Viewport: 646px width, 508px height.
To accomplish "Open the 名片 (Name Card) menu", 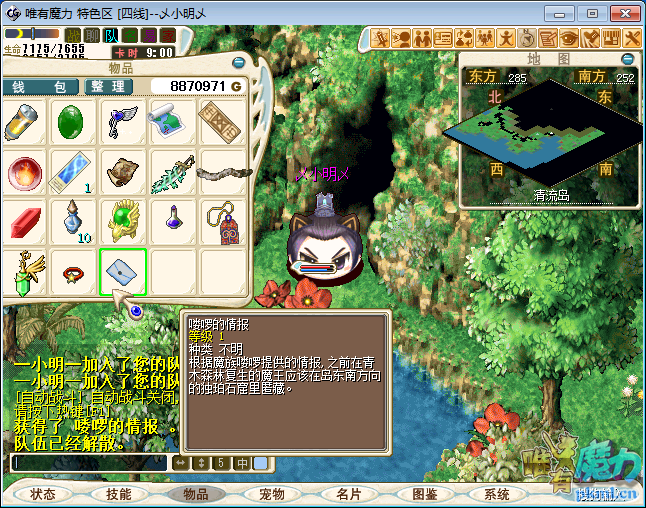I will tap(348, 494).
